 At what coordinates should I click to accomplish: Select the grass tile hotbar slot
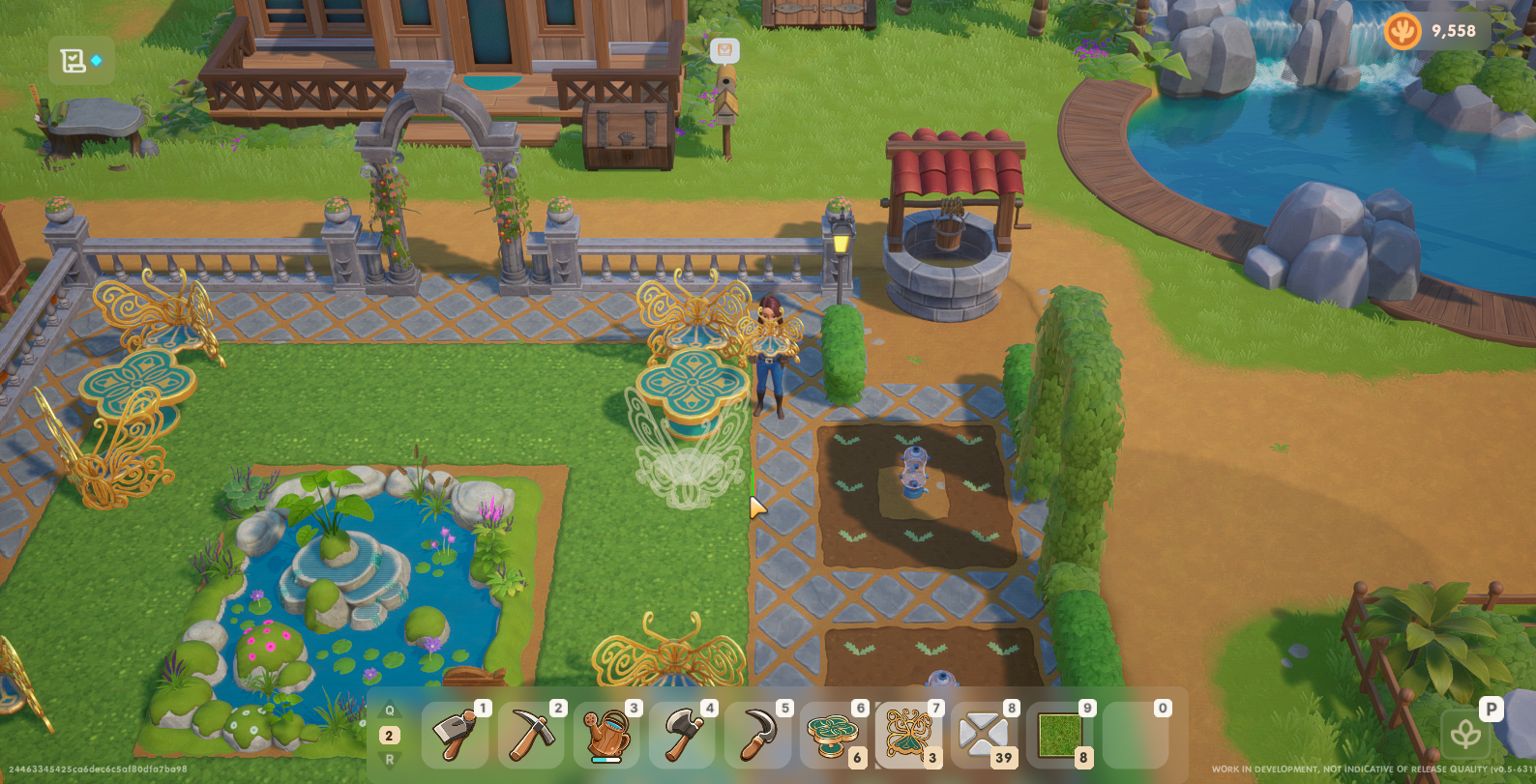point(1059,735)
